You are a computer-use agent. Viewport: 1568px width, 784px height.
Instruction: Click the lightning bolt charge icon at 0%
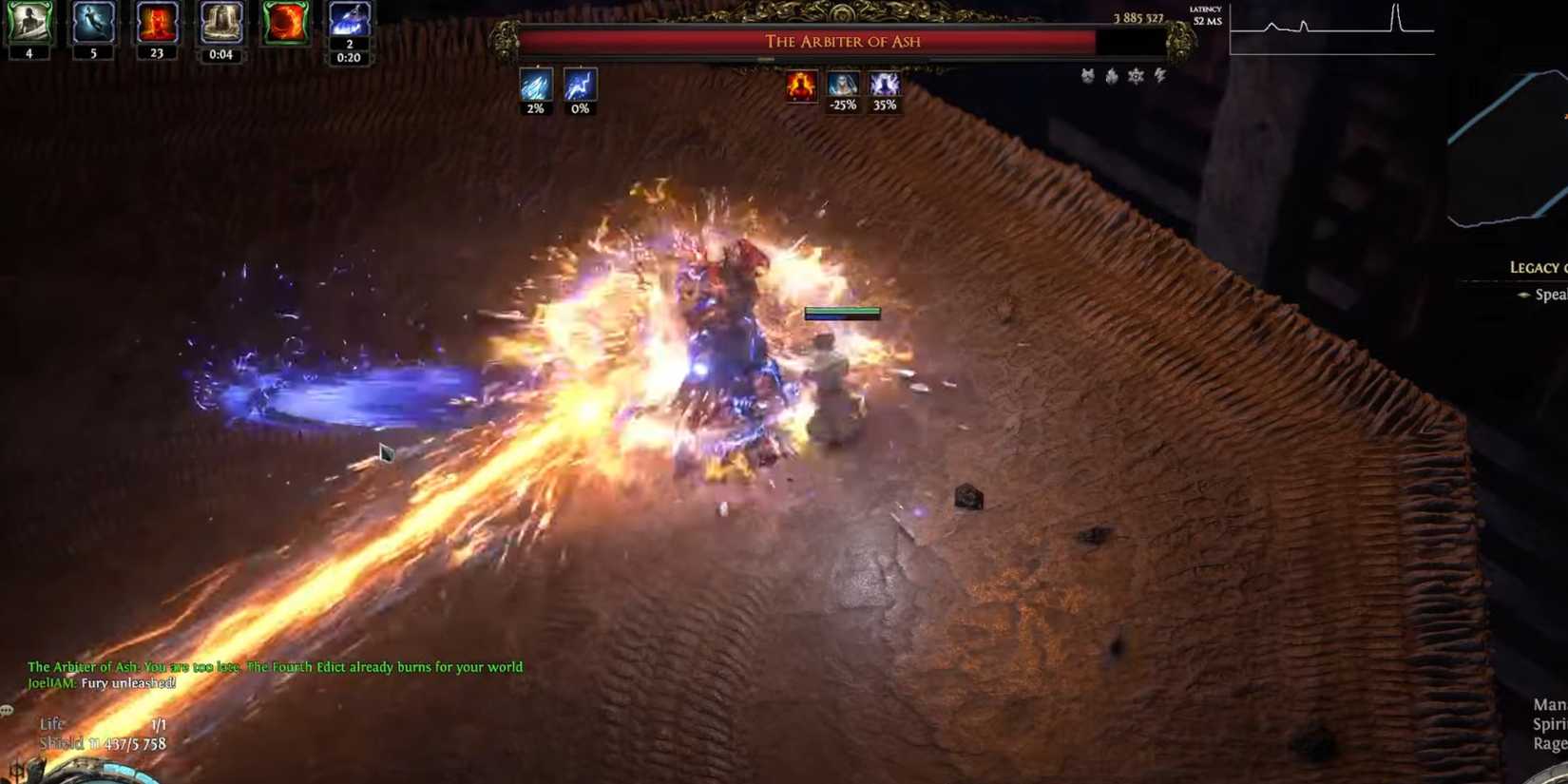point(578,87)
